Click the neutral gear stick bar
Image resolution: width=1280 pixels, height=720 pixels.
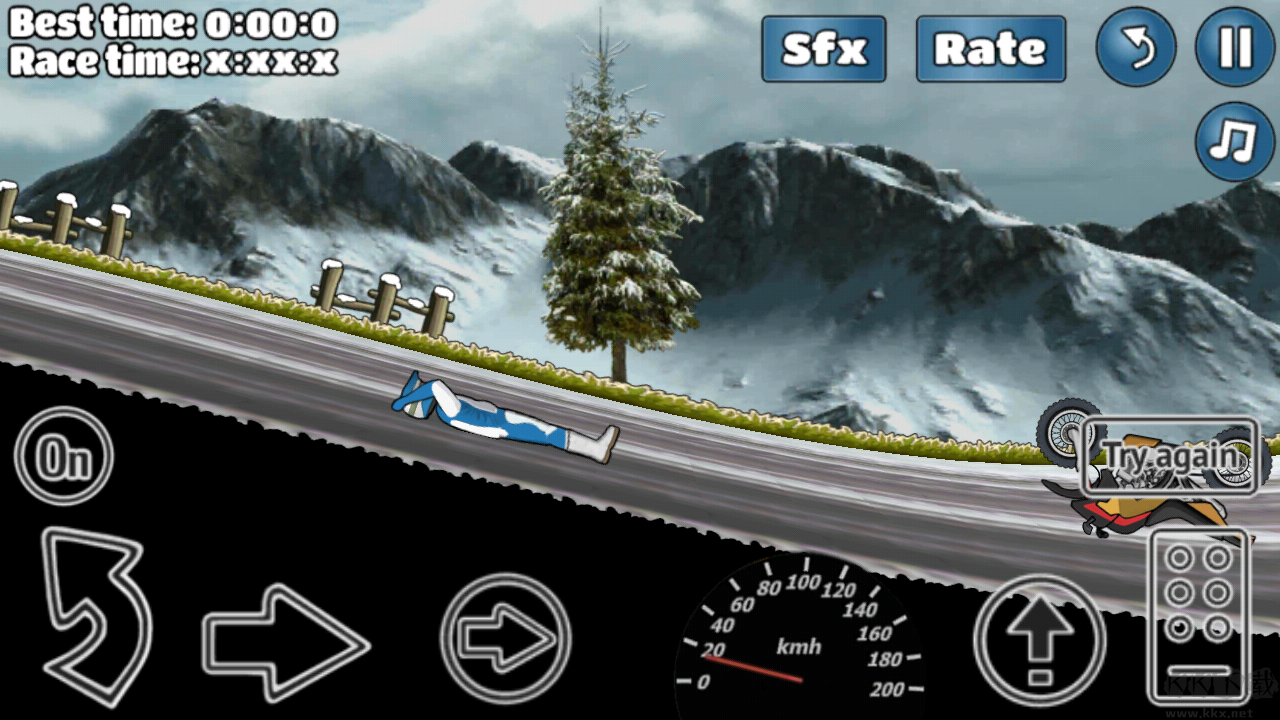tap(1199, 671)
